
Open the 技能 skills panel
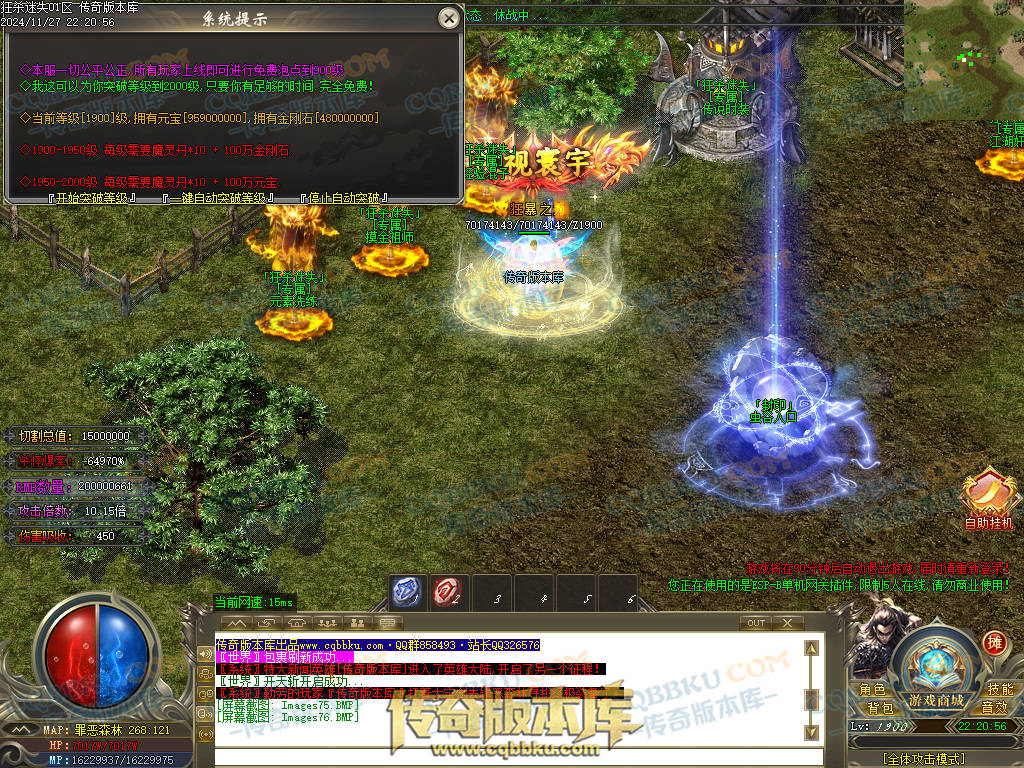(x=999, y=690)
